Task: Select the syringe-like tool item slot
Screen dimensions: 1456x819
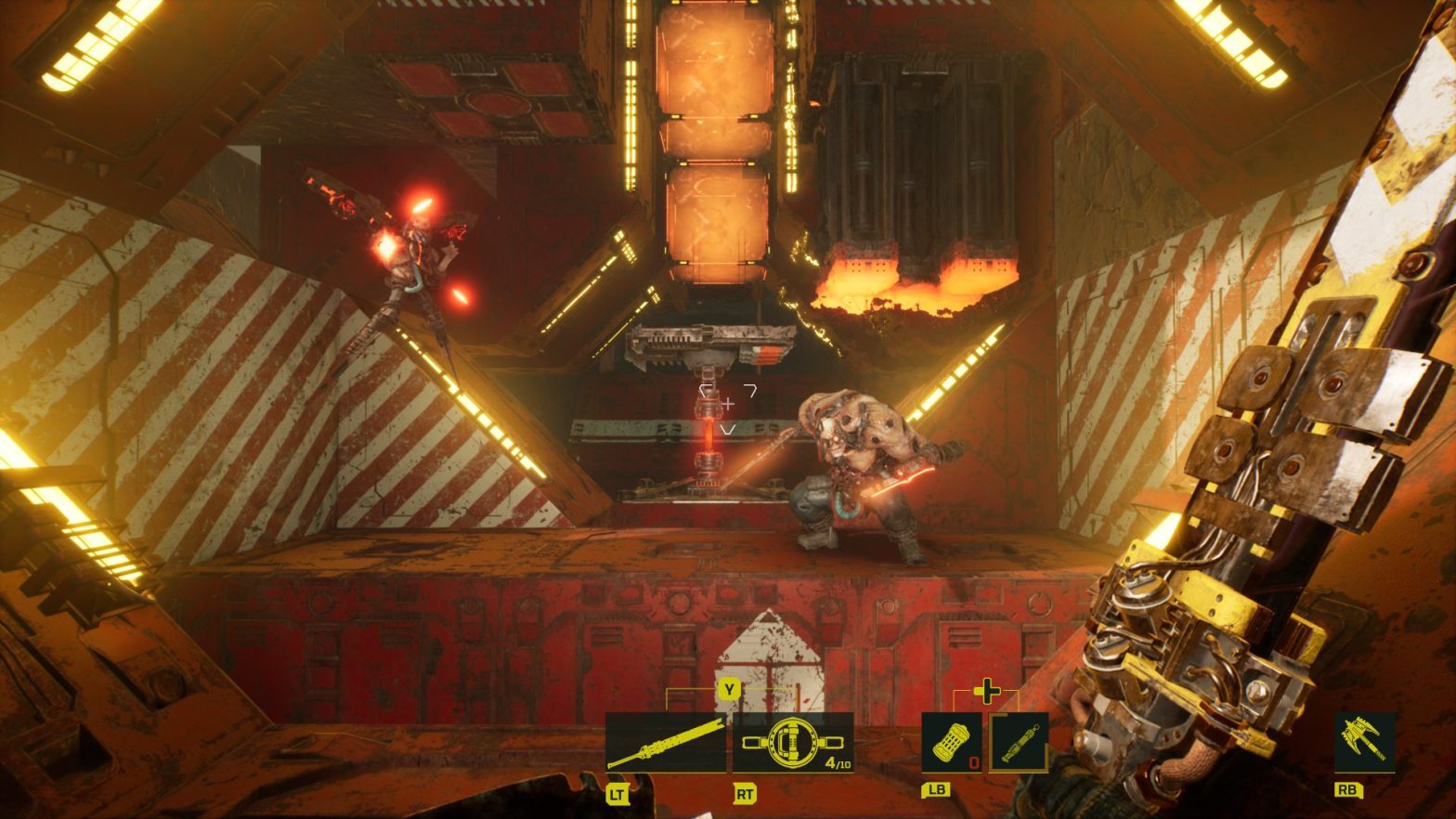Action: coord(1019,742)
